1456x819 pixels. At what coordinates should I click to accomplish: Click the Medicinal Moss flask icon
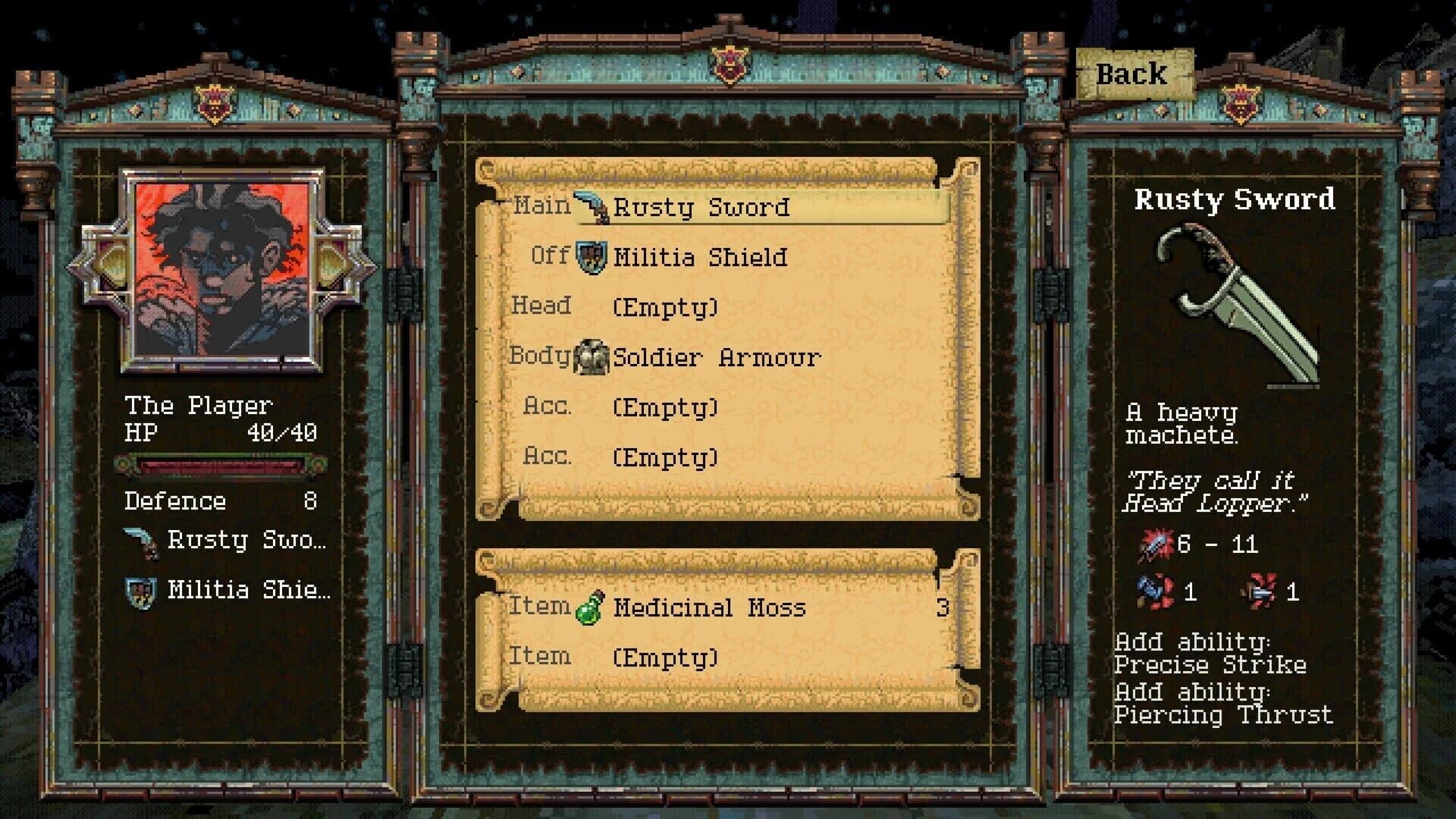coord(588,607)
